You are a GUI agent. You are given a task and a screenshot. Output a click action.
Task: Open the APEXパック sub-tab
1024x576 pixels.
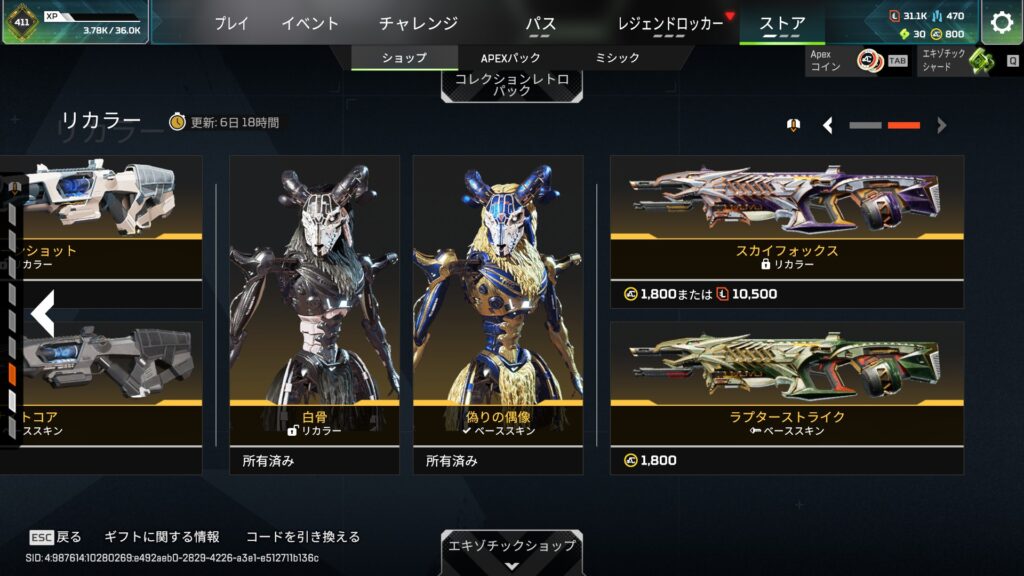coord(510,58)
